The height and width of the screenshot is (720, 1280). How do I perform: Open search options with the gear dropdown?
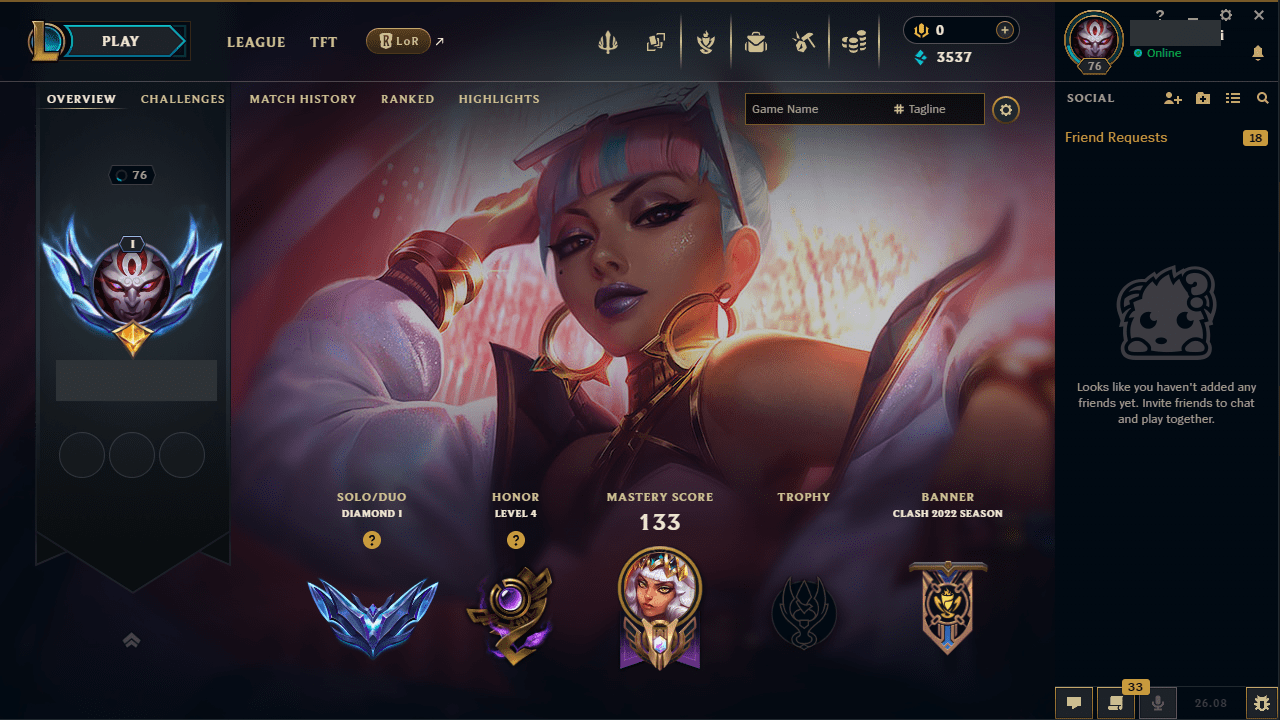1005,109
